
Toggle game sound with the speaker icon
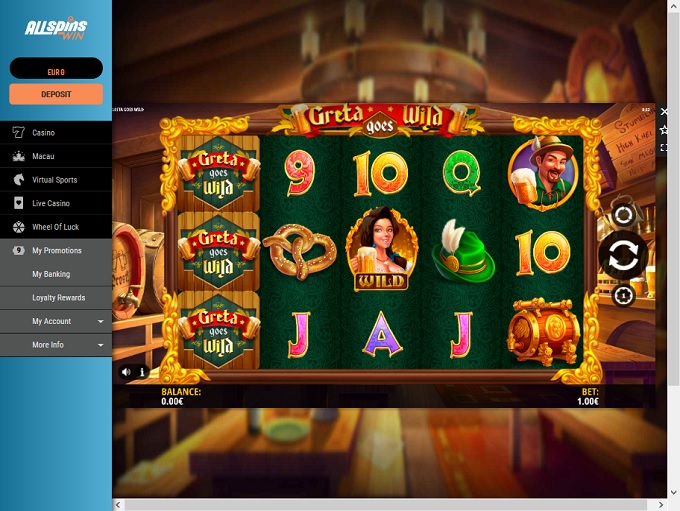coord(126,372)
